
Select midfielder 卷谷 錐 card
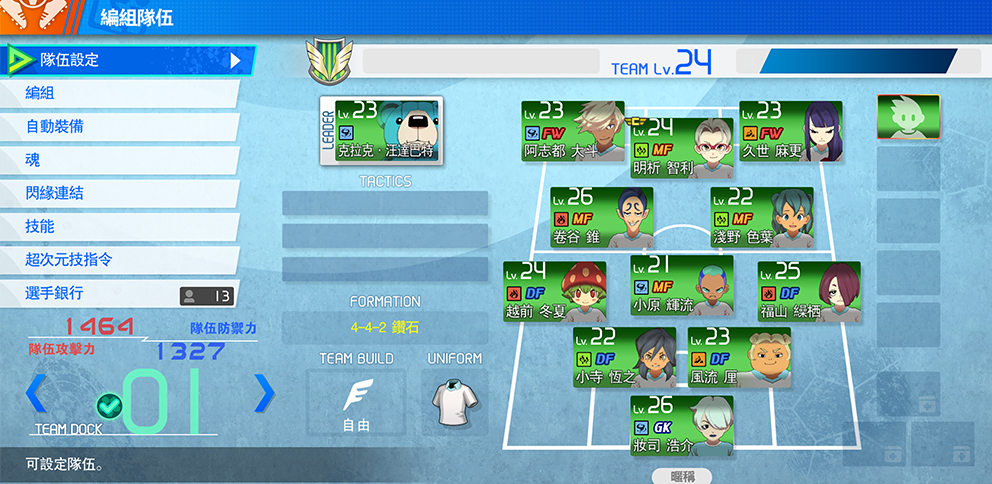pyautogui.click(x=601, y=217)
